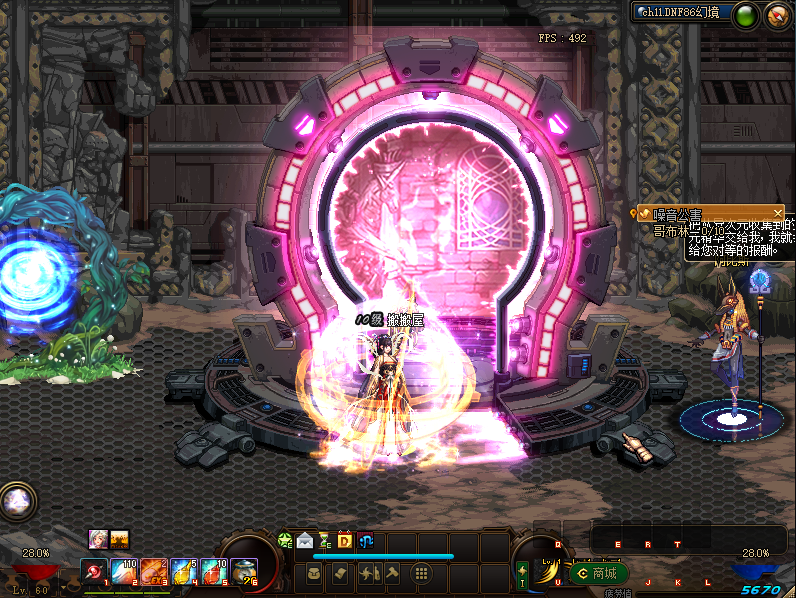Click the green orb button near channel name
796x598 pixels.
pos(745,15)
